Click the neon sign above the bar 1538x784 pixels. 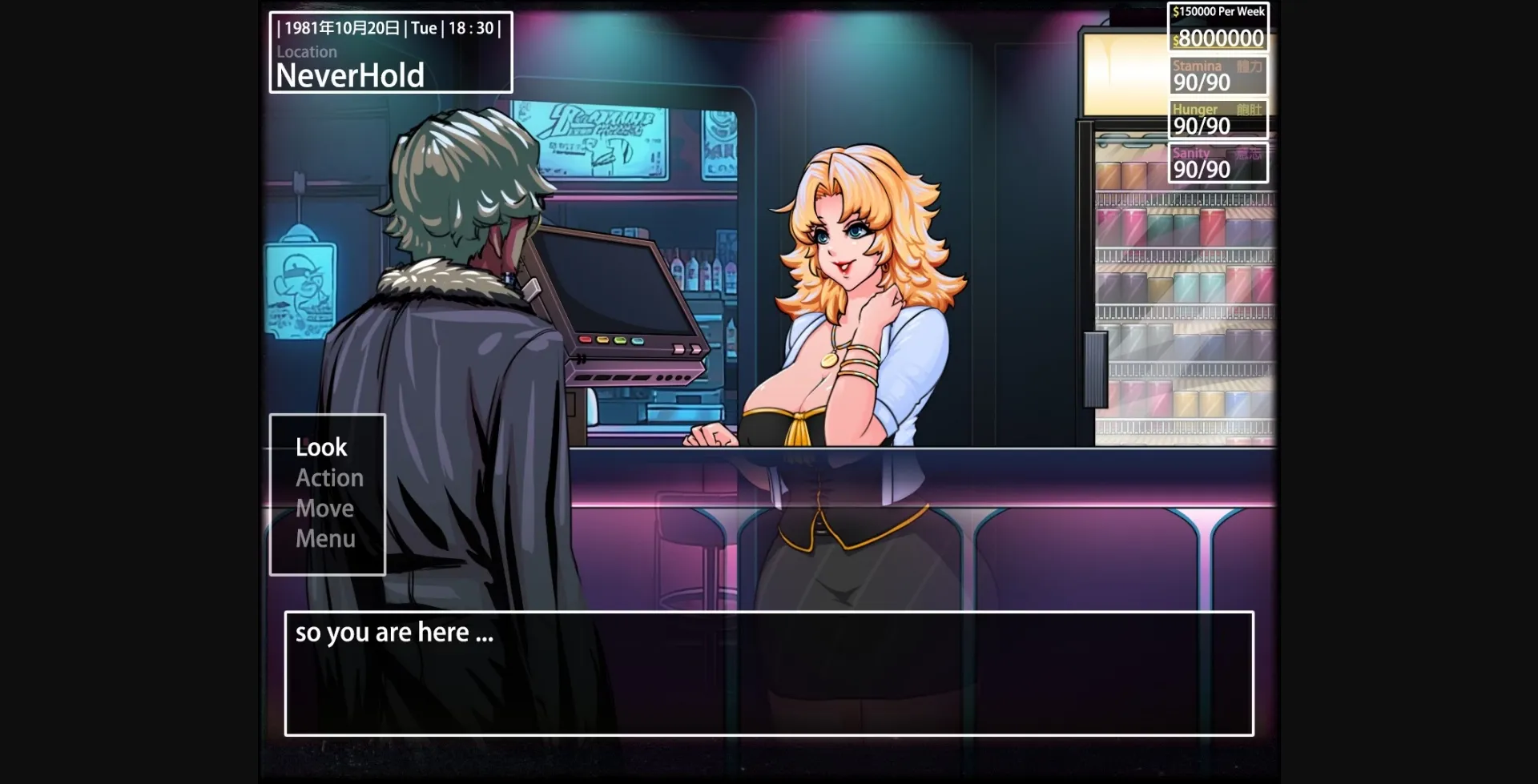(597, 140)
